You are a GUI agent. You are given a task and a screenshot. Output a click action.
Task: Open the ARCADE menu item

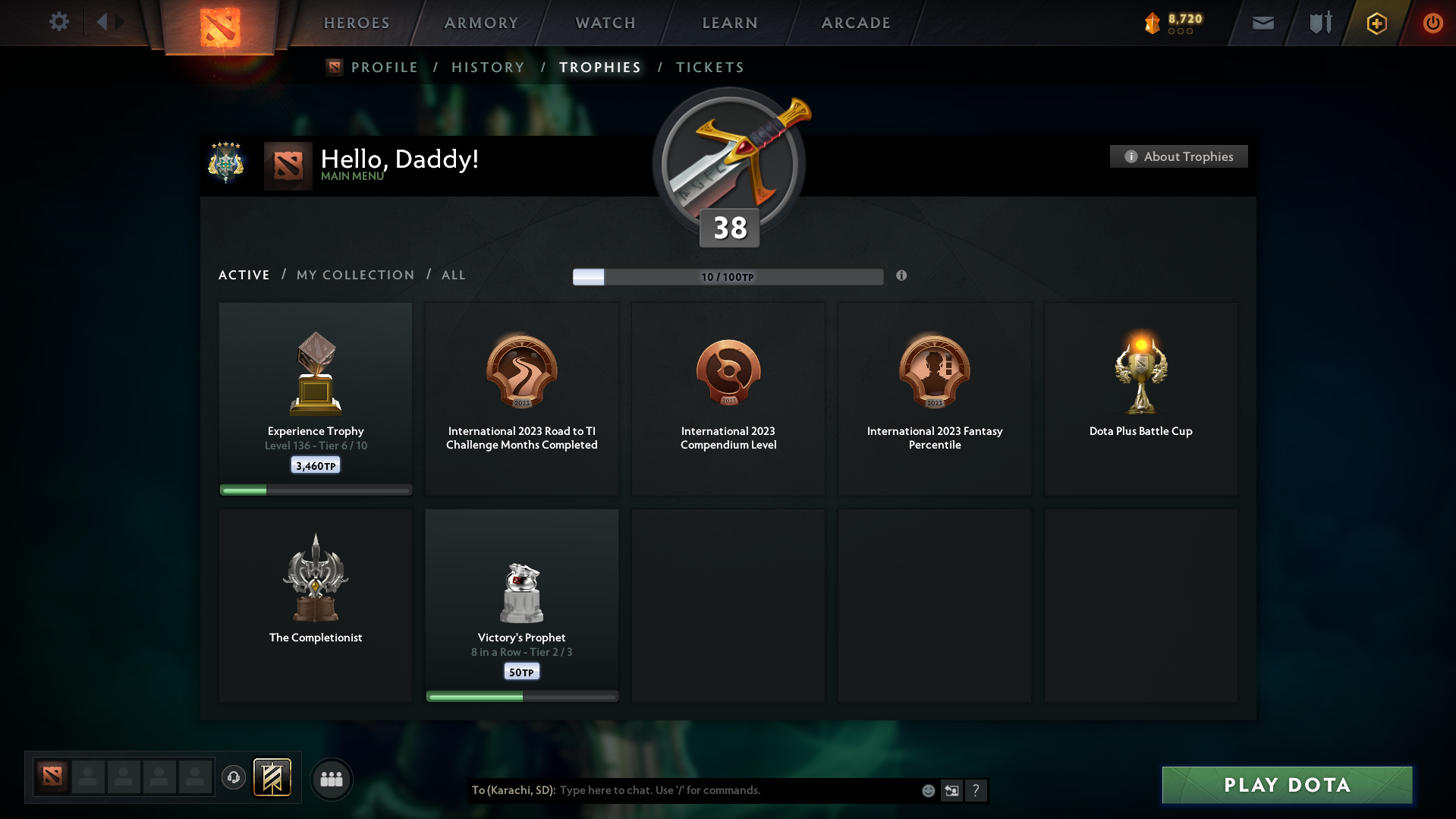click(x=855, y=23)
